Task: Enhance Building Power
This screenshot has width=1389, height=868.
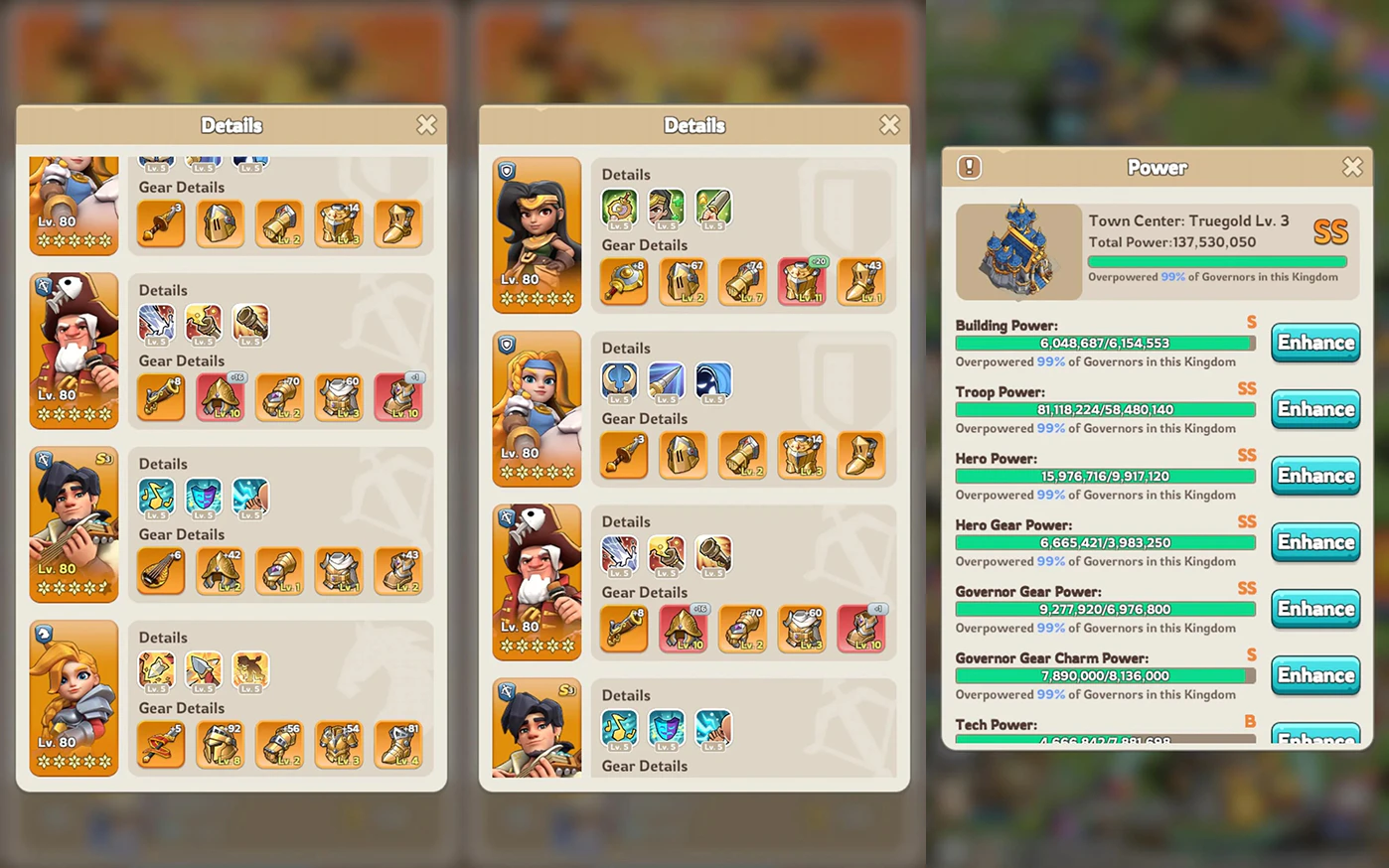Action: pyautogui.click(x=1315, y=344)
